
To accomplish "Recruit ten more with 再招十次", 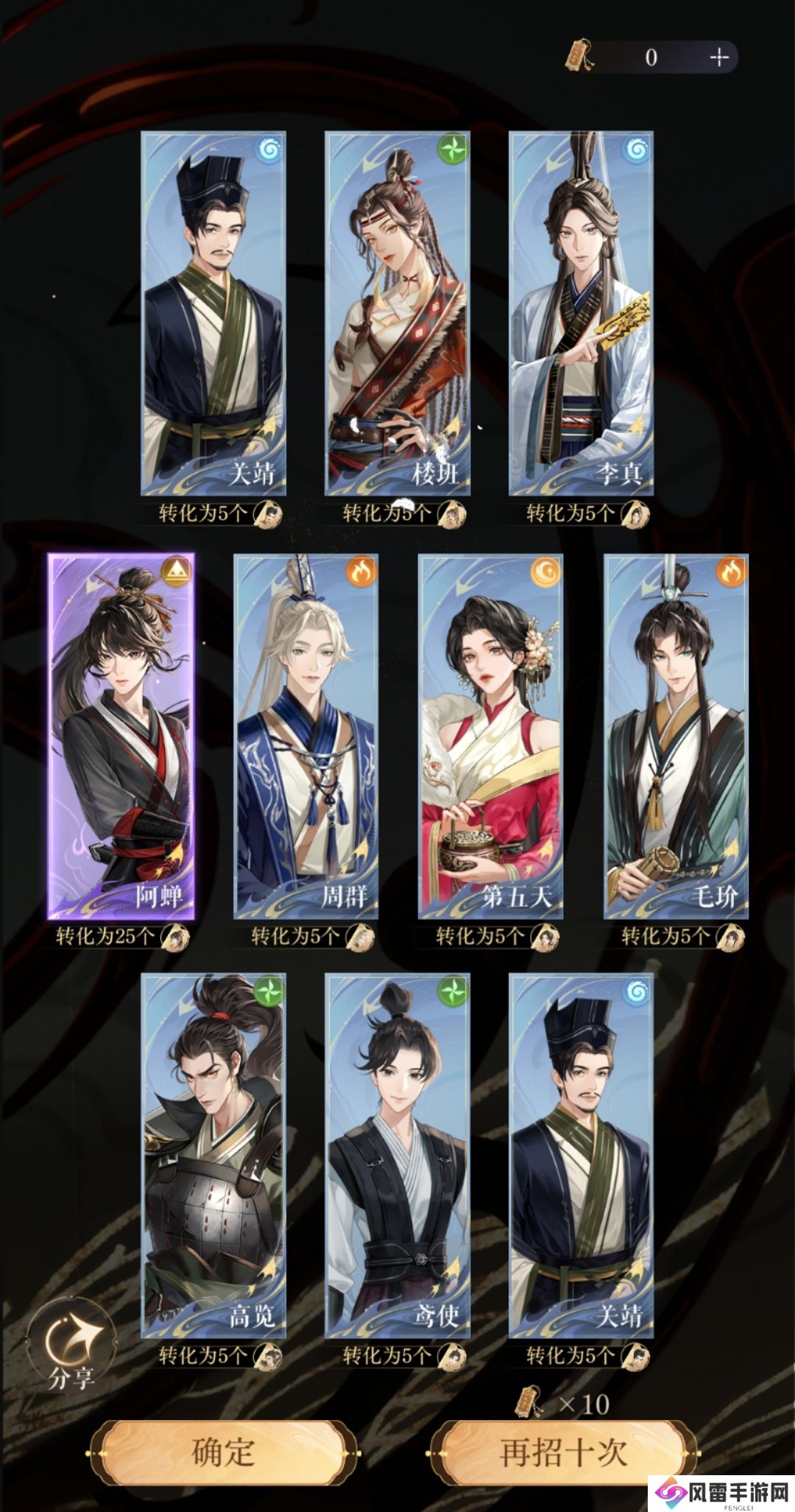I will click(564, 1452).
